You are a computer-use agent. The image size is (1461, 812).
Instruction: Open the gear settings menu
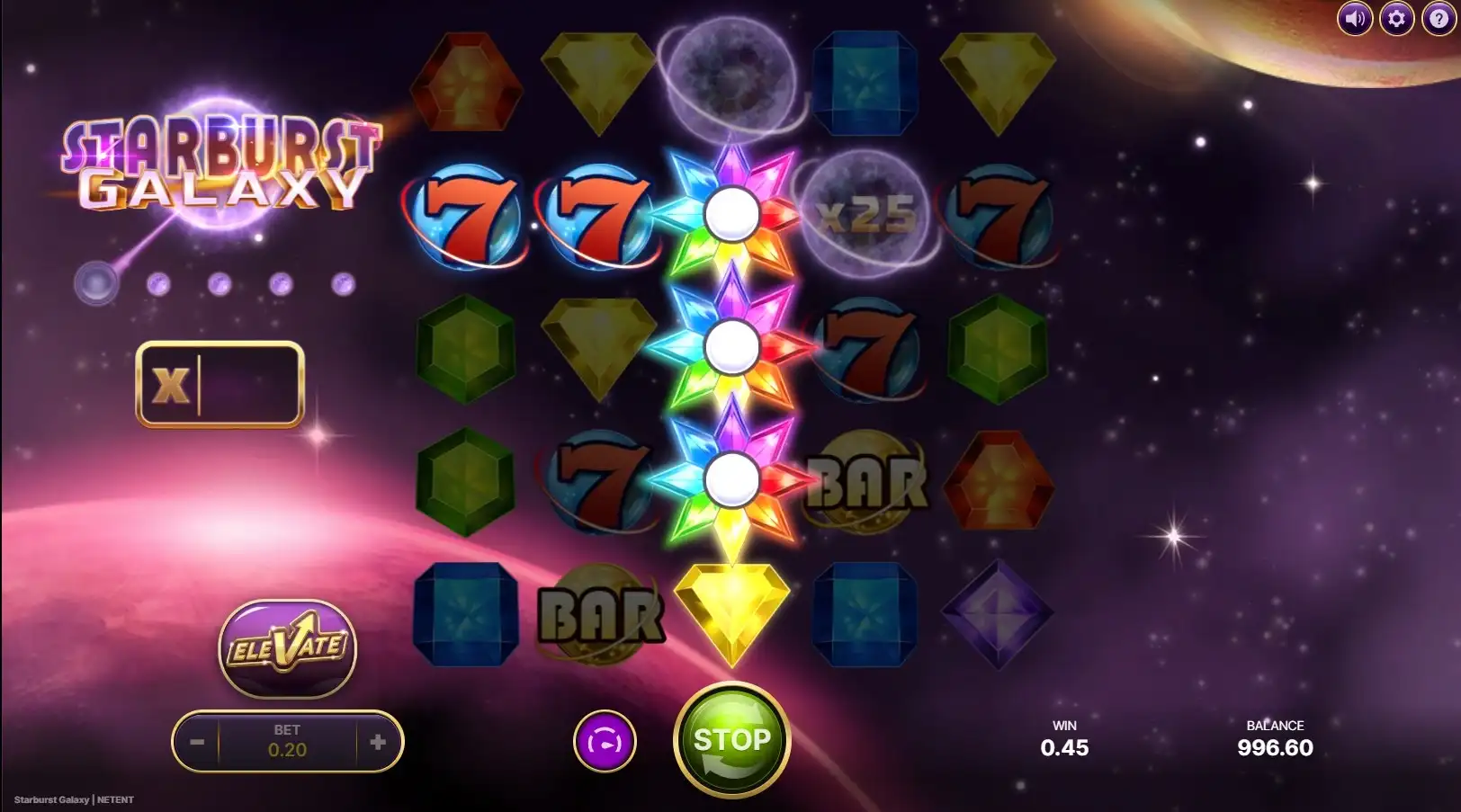(x=1396, y=18)
